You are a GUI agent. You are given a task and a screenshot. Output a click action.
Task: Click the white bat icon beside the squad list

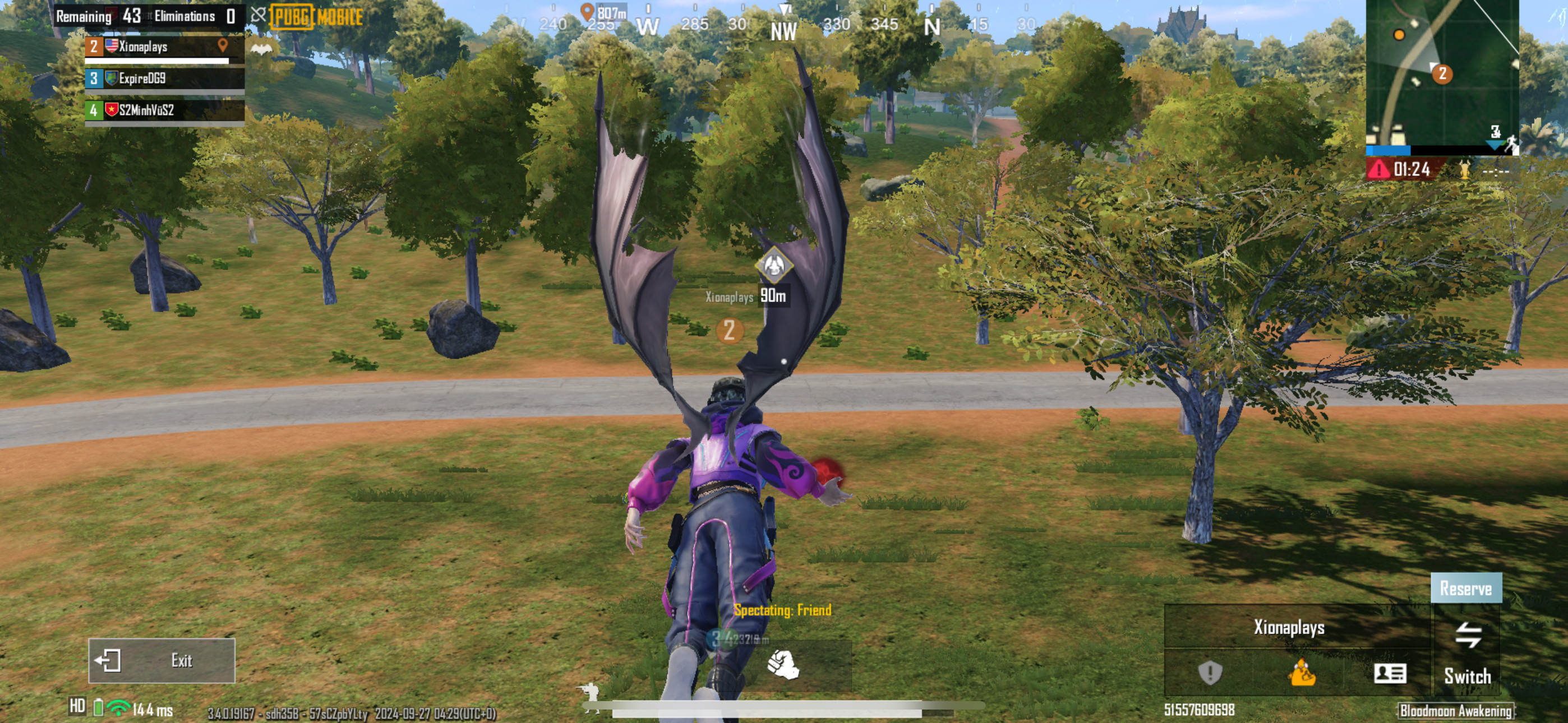coord(261,50)
